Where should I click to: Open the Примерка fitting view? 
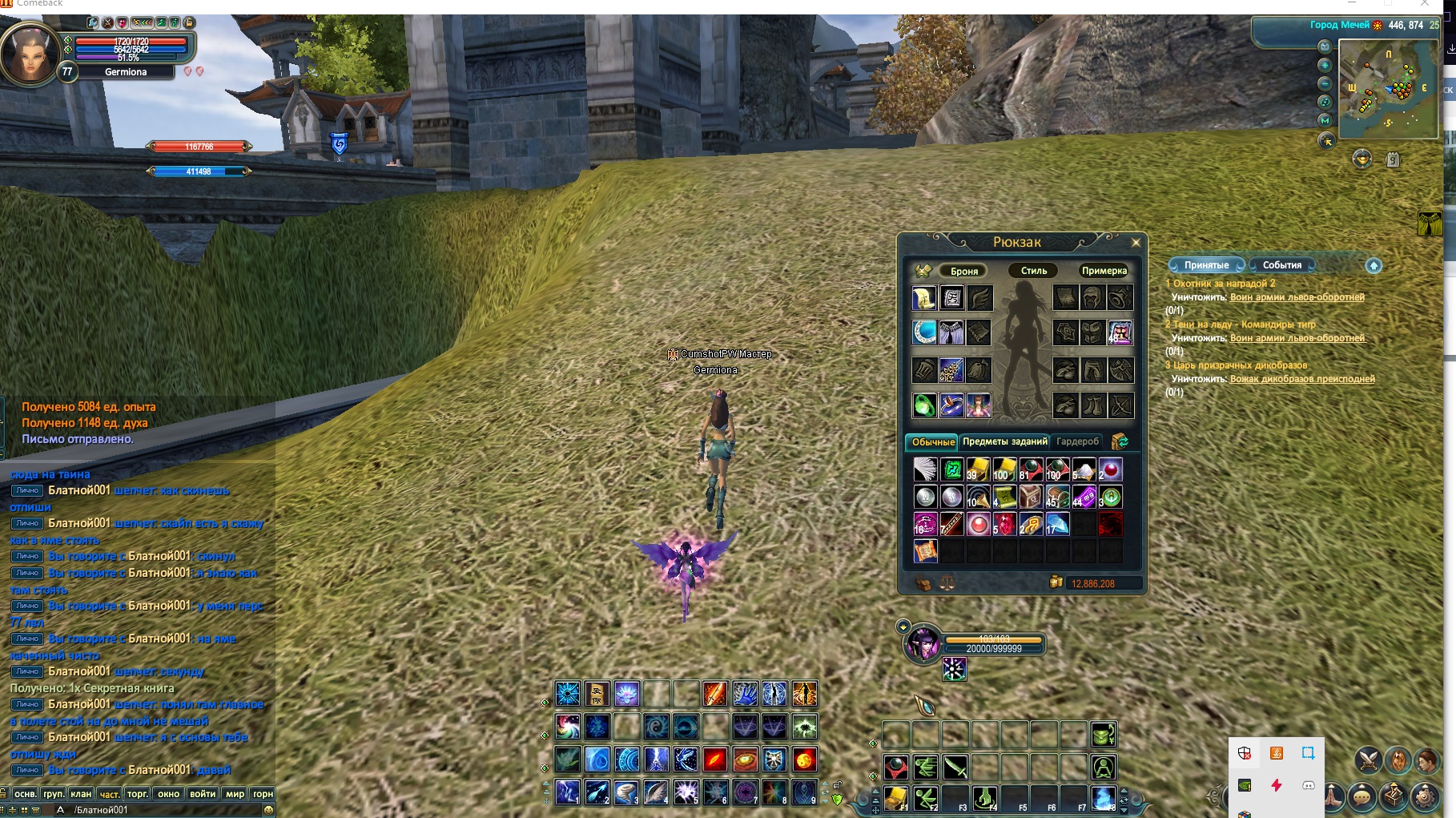coord(1104,271)
